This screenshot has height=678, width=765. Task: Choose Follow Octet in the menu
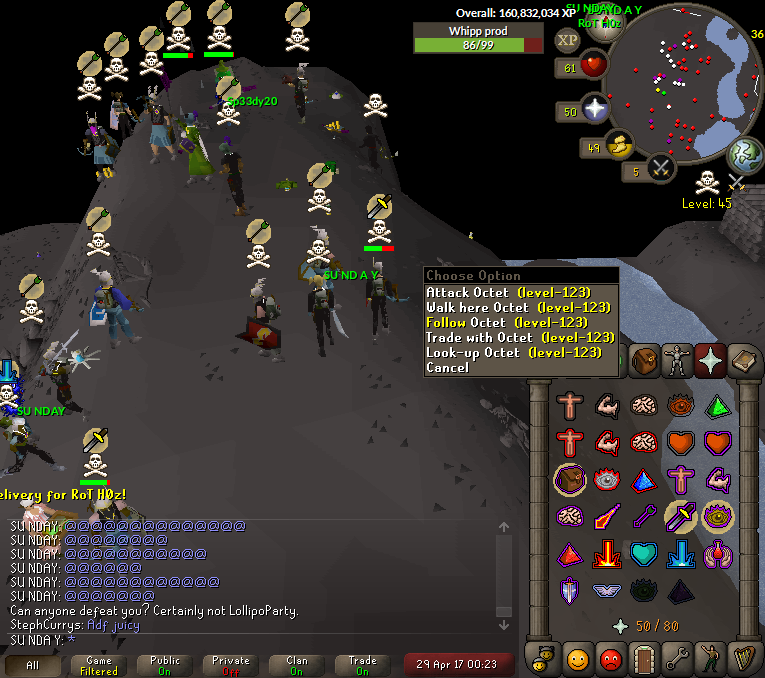click(506, 322)
